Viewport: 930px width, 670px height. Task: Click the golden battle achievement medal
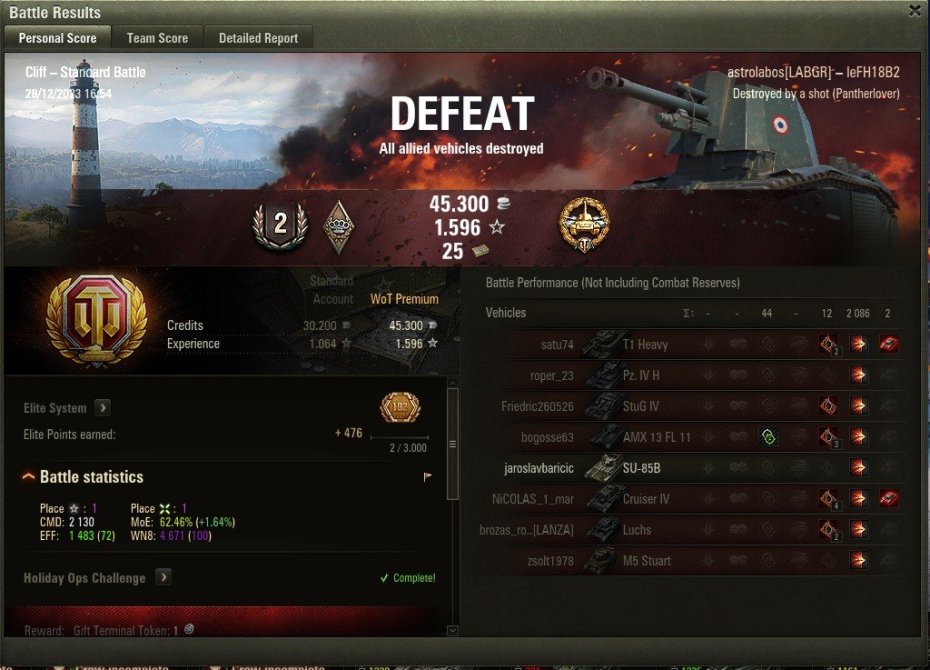pyautogui.click(x=584, y=224)
